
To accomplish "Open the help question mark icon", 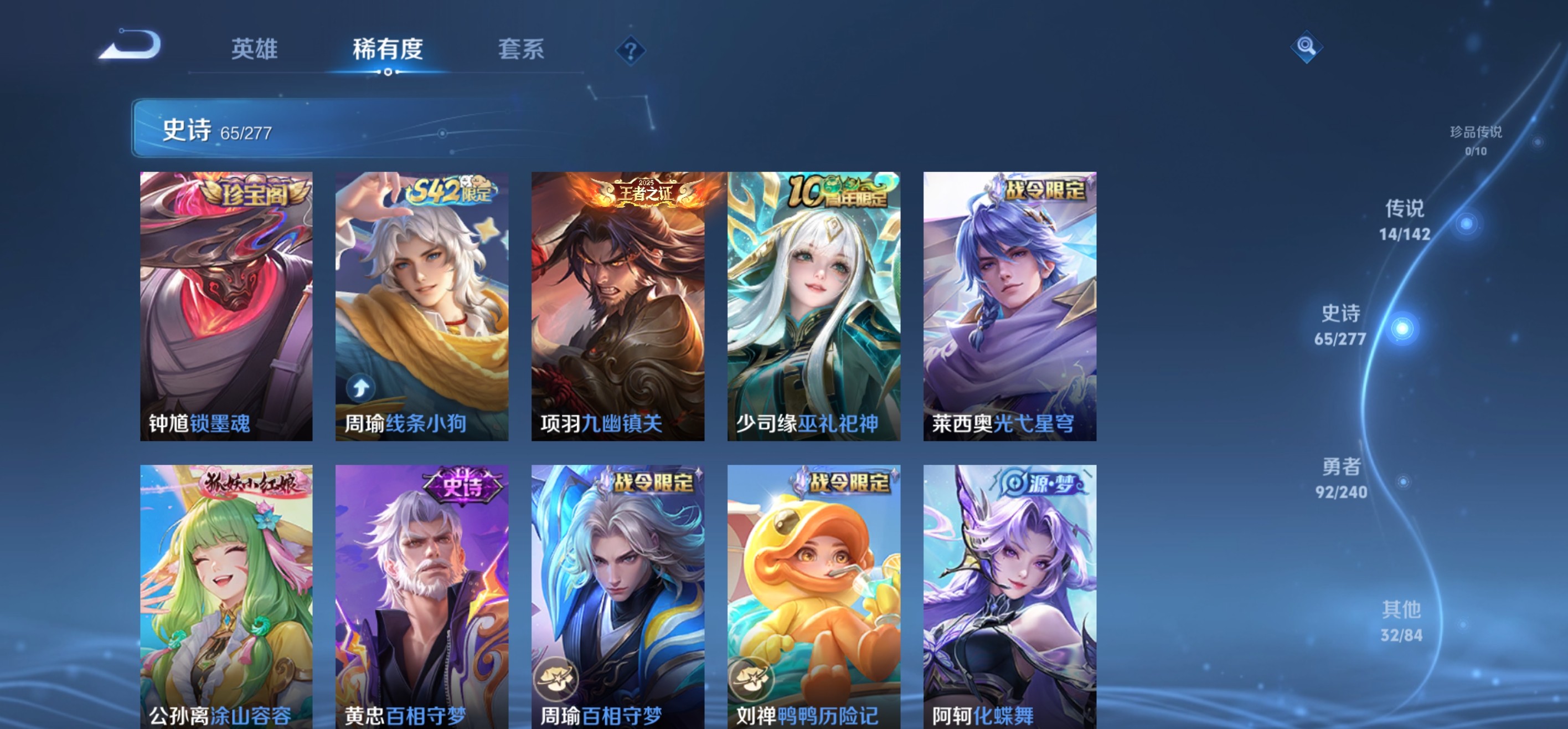I will (x=630, y=51).
